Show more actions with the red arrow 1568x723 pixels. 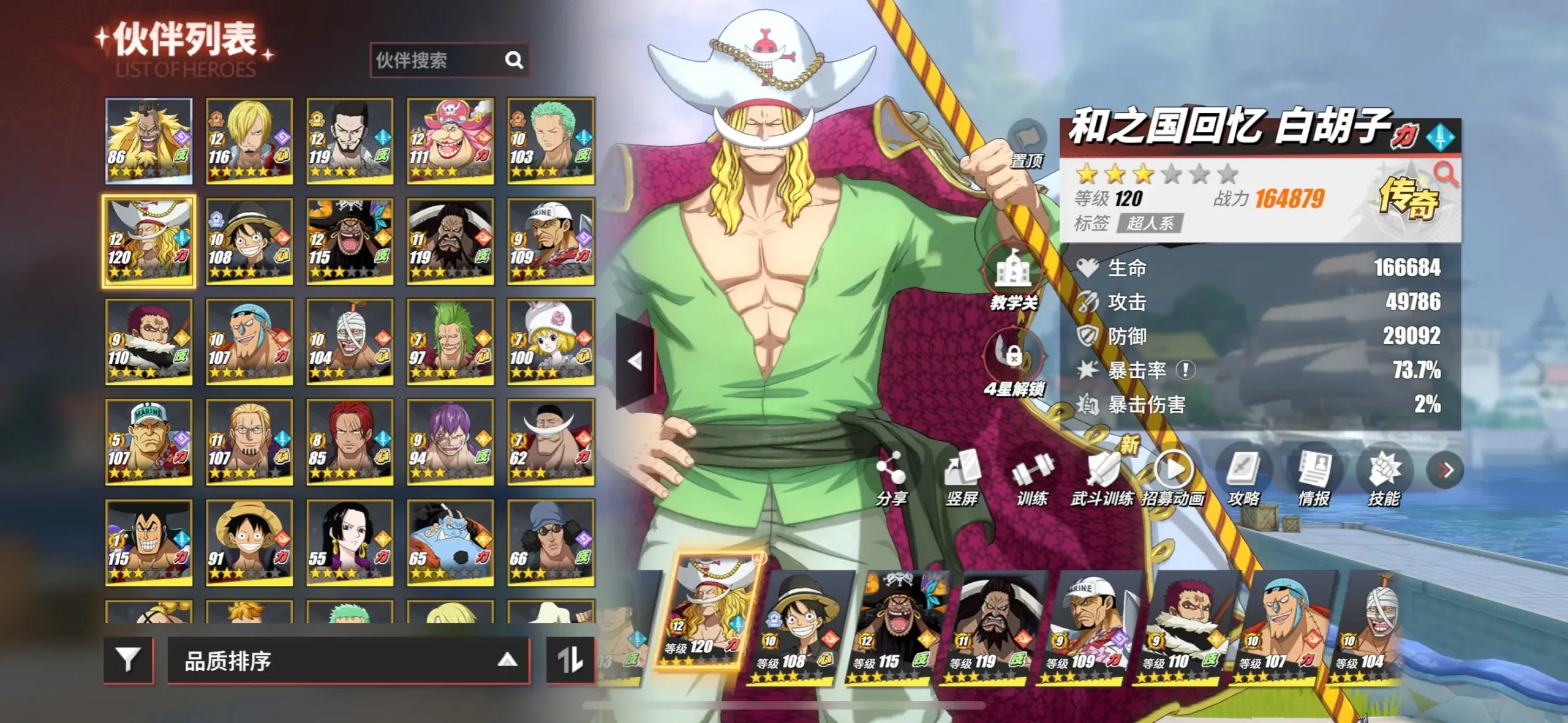[1445, 470]
